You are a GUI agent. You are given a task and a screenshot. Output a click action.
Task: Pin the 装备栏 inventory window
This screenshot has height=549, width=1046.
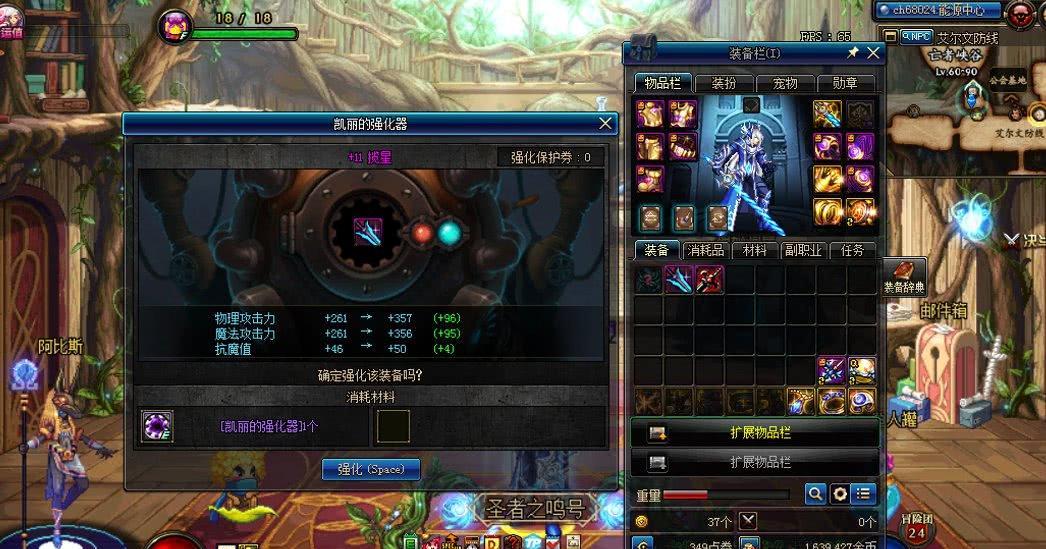tap(853, 53)
